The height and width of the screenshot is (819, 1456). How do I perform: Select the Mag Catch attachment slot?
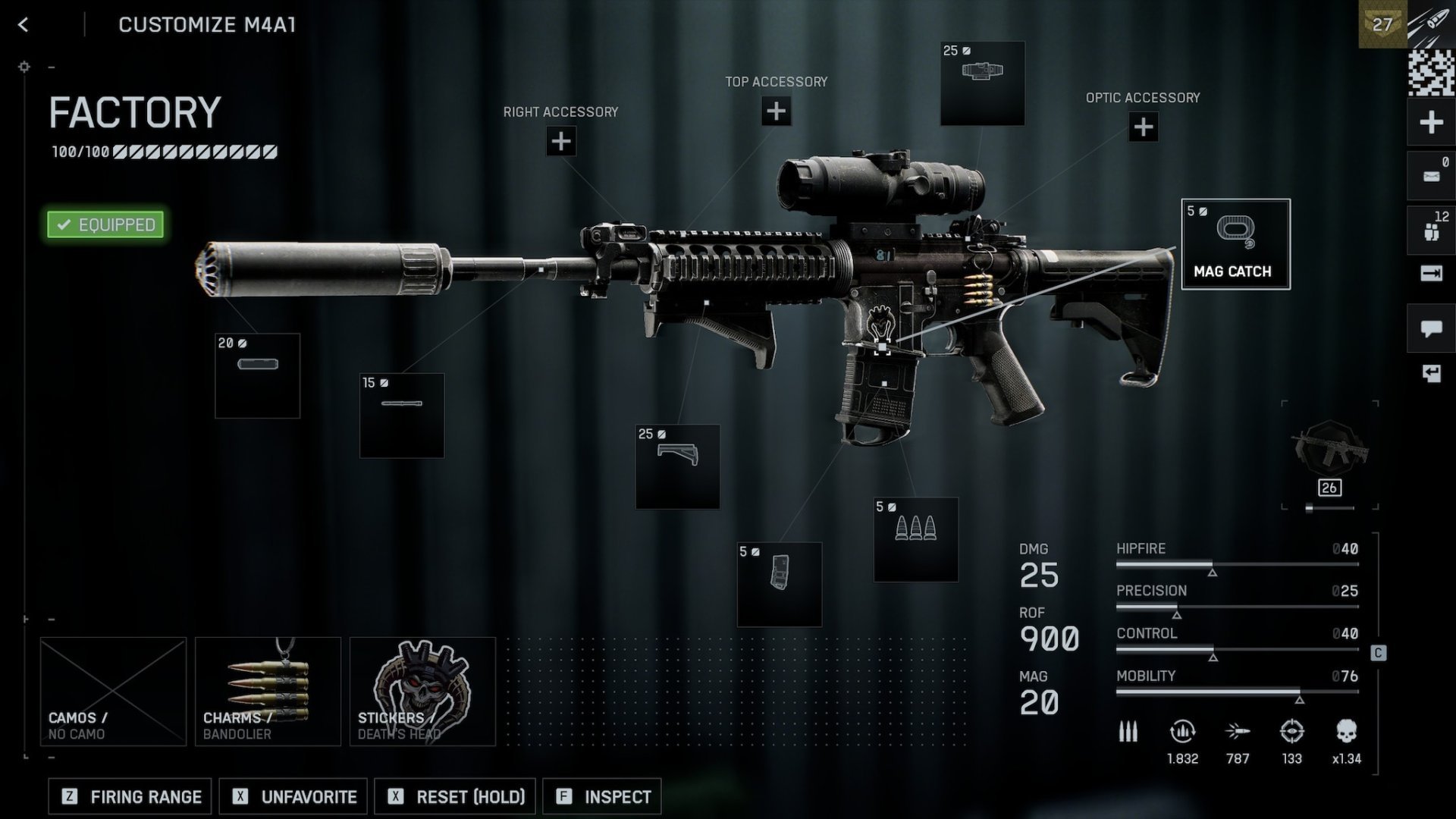pyautogui.click(x=1235, y=243)
